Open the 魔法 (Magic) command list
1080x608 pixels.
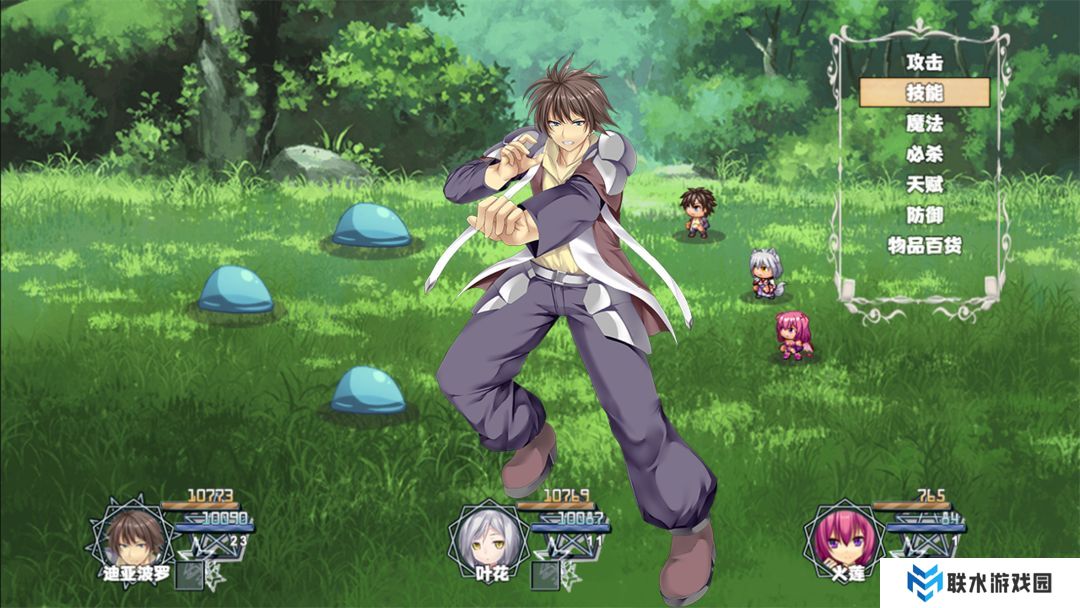point(924,124)
